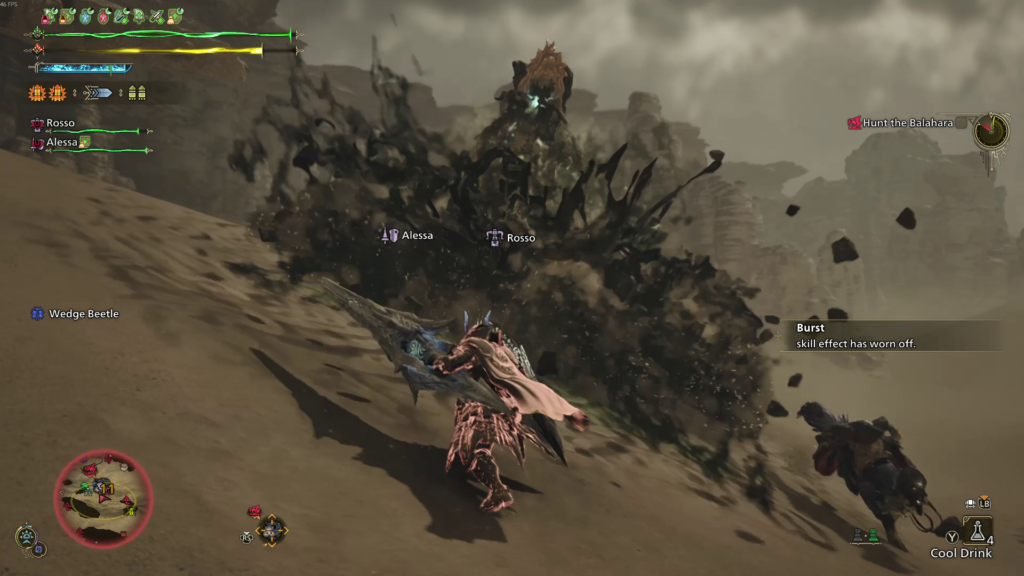
Task: Check the quest timer clock icon
Action: pos(991,131)
